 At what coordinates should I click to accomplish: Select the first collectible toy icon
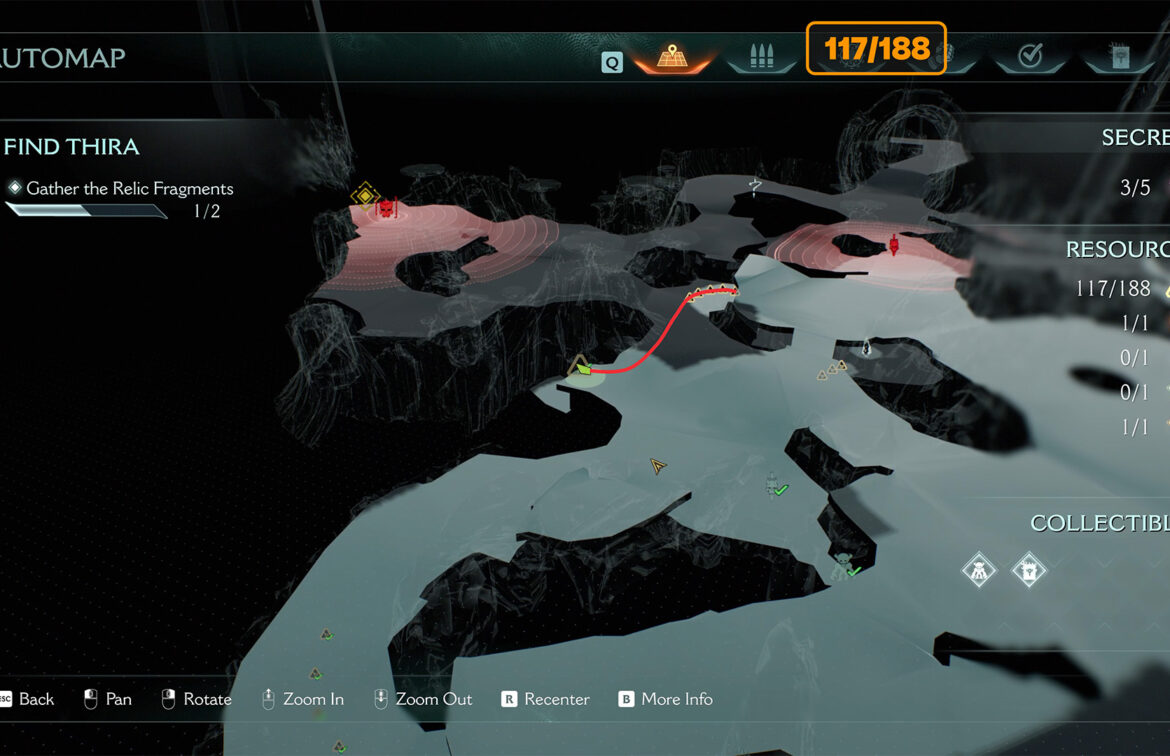point(978,570)
